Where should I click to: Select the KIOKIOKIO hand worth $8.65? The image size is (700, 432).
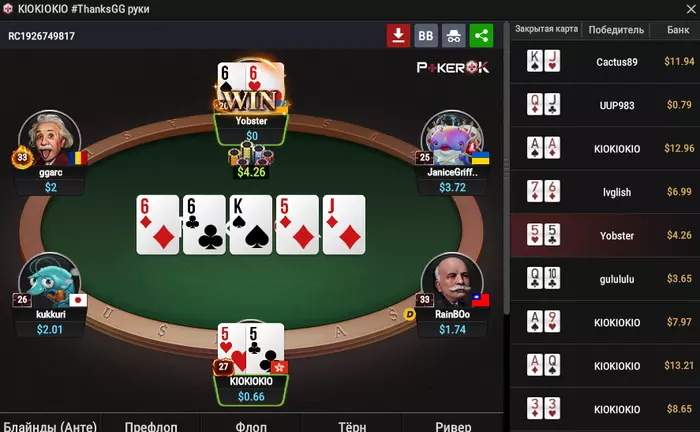[x=605, y=410]
